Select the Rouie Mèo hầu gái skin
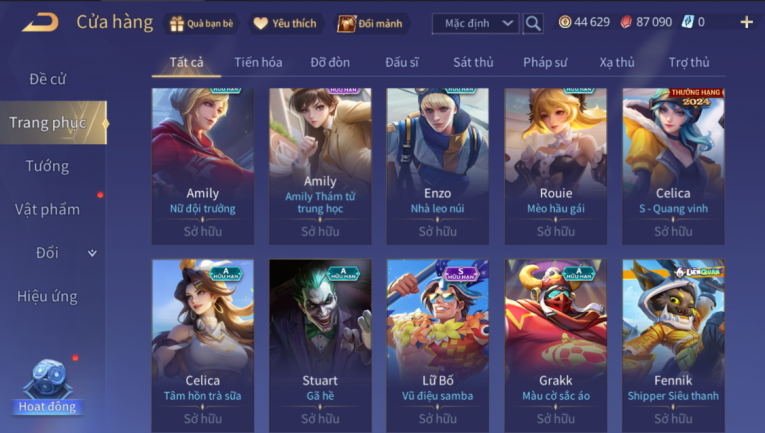The width and height of the screenshot is (765, 433). 555,165
